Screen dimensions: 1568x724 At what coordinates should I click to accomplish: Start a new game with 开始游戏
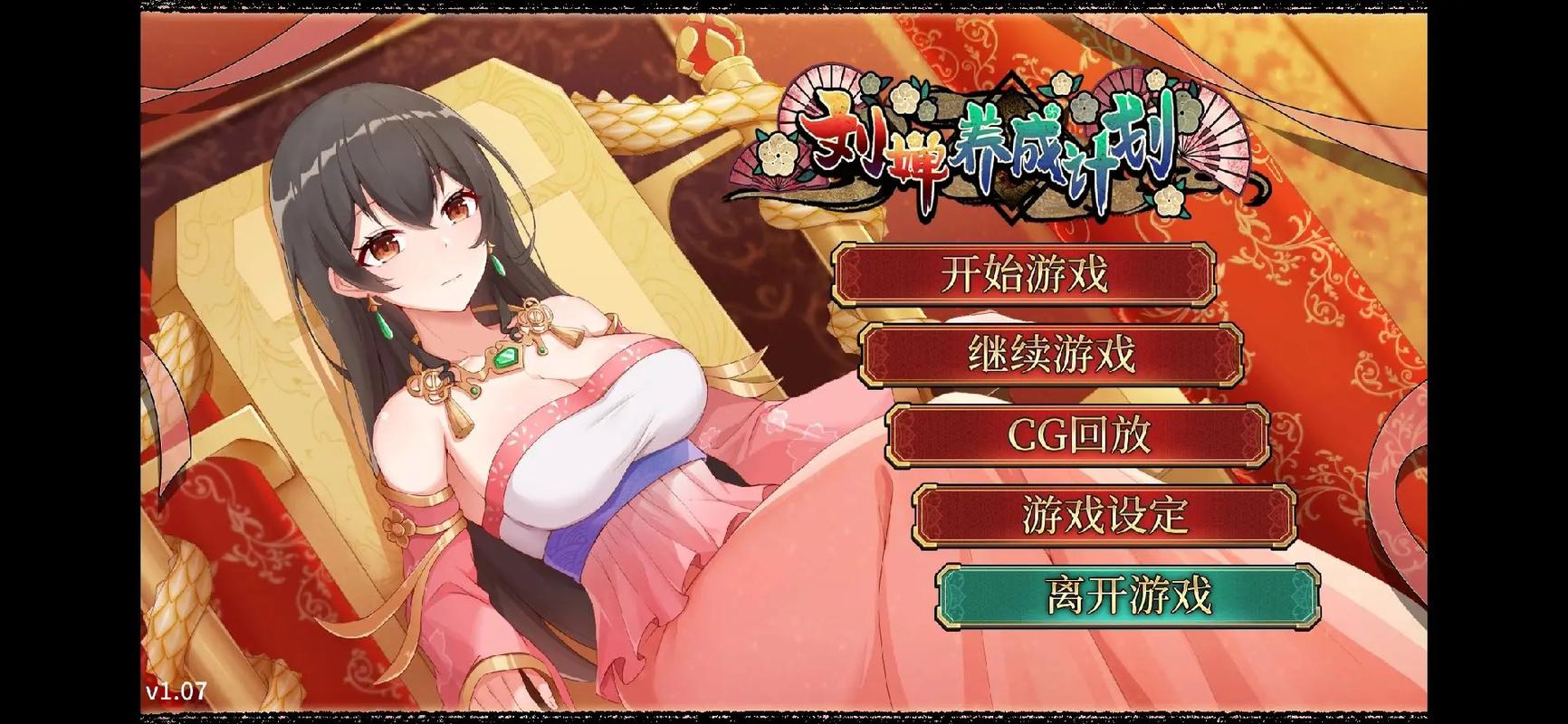(x=1023, y=273)
